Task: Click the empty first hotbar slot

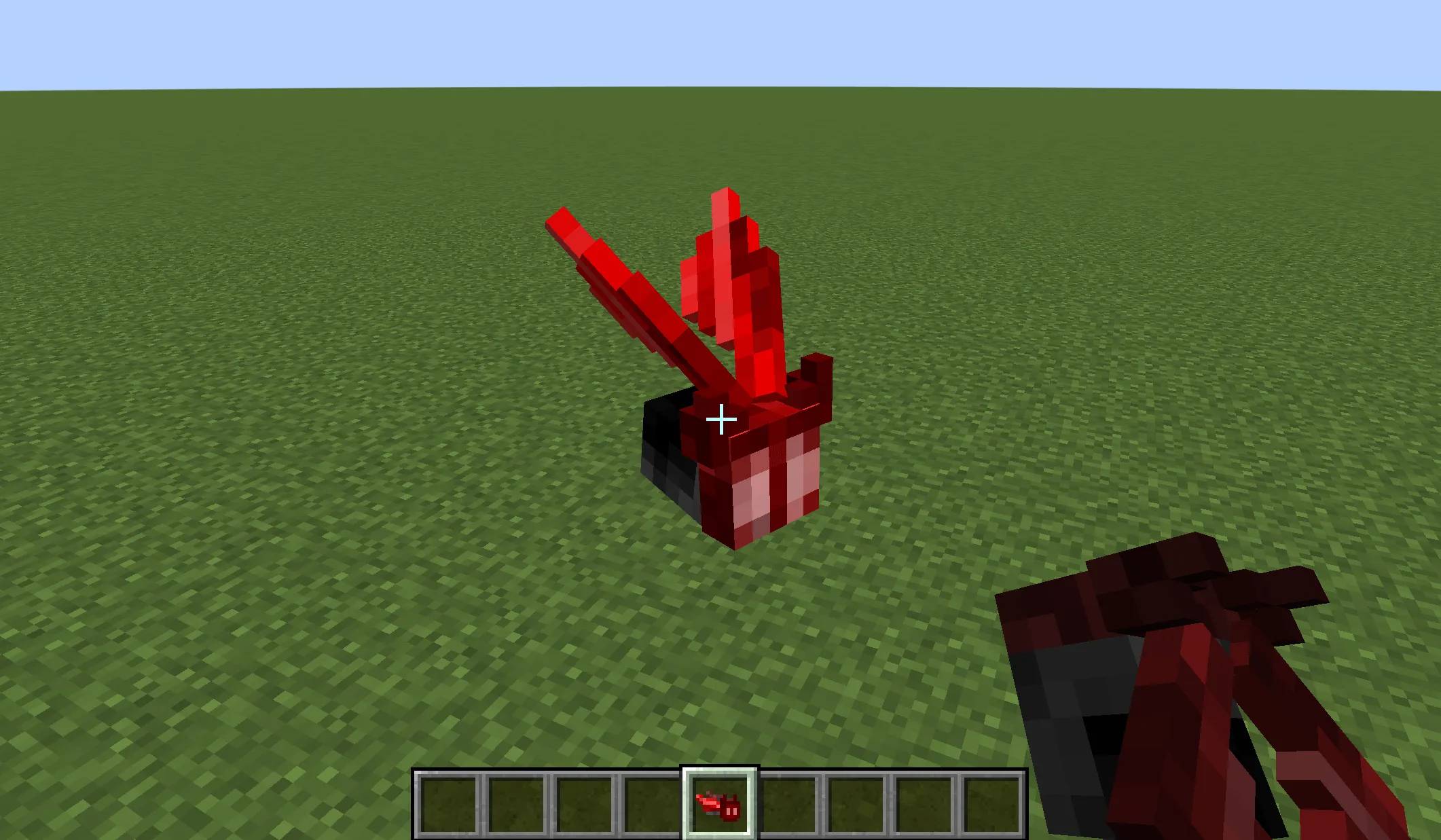Action: coord(450,805)
